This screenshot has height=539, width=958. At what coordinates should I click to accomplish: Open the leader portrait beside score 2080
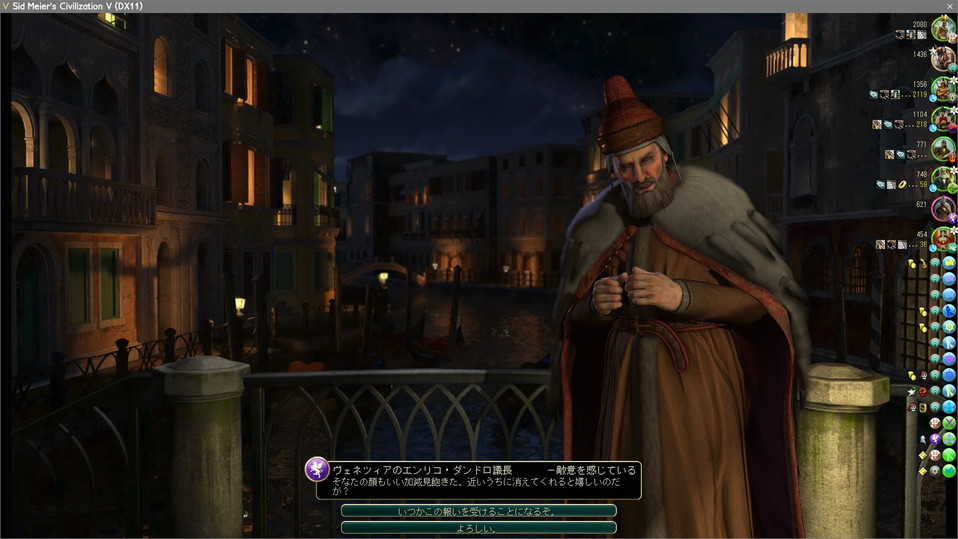[943, 31]
